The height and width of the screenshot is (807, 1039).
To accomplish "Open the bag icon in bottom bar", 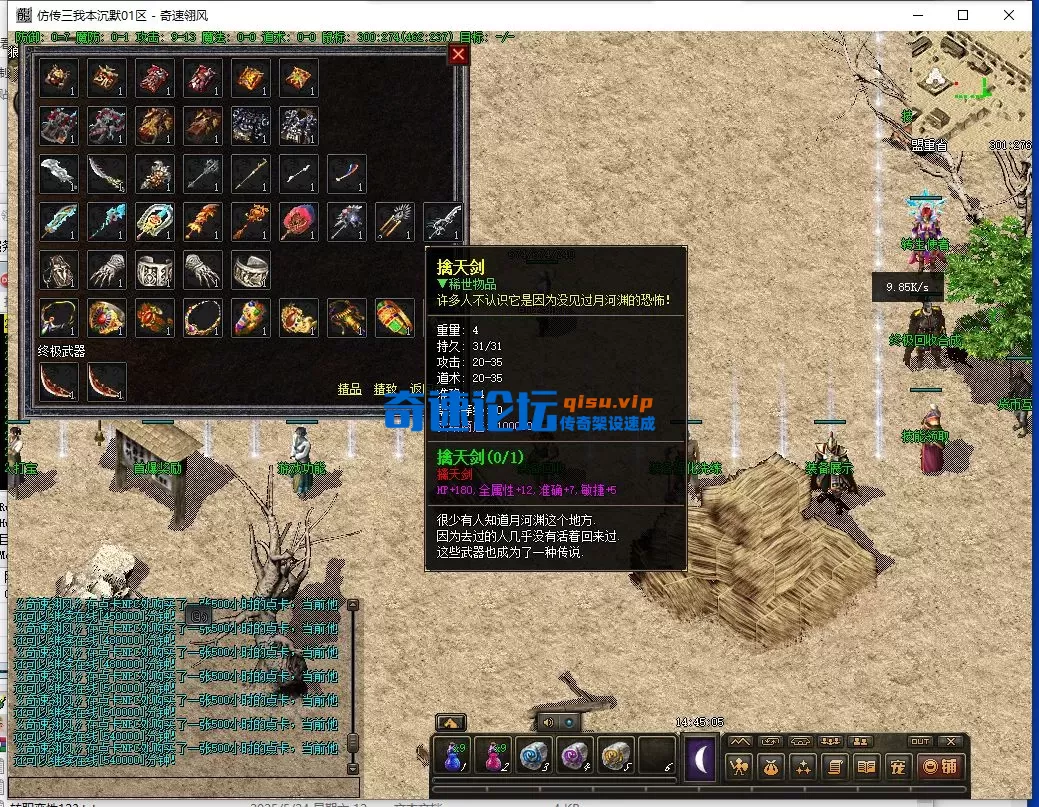I will (771, 767).
